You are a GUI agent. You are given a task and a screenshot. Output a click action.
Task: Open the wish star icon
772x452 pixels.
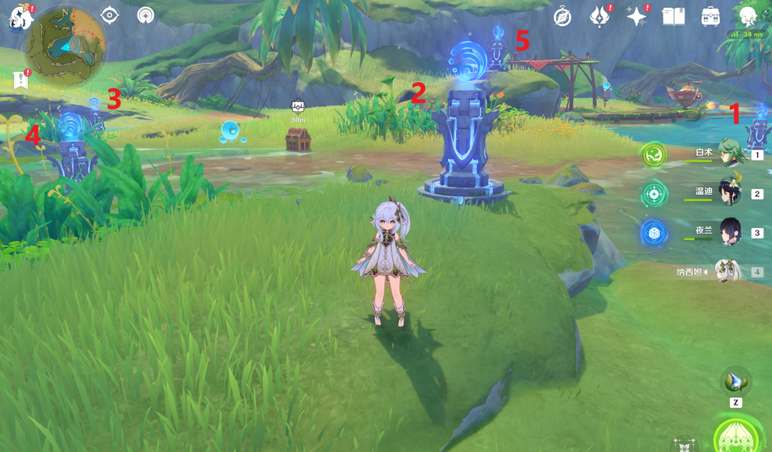point(637,16)
